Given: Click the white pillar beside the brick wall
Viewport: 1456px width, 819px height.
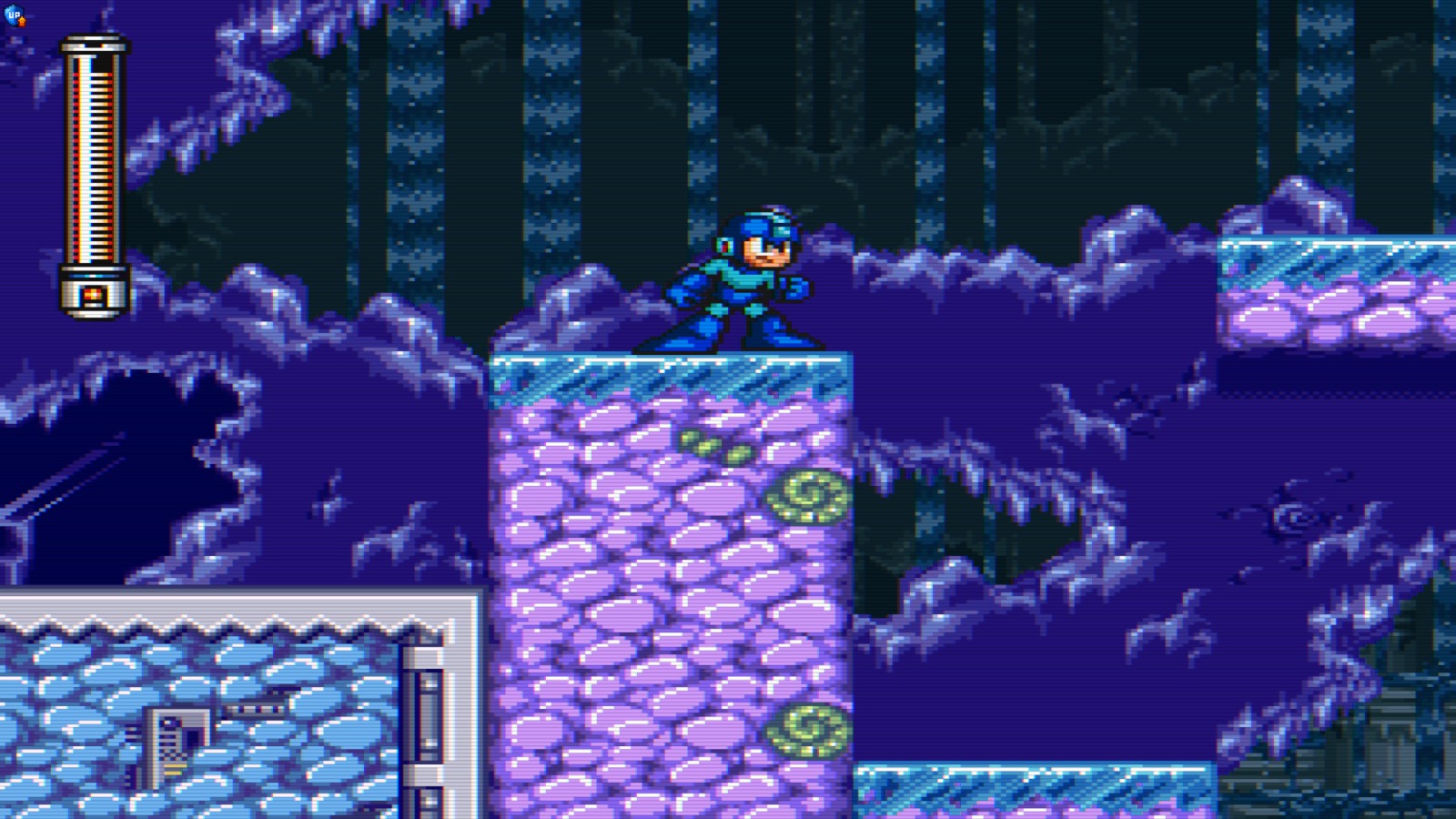Looking at the screenshot, I should 428,710.
